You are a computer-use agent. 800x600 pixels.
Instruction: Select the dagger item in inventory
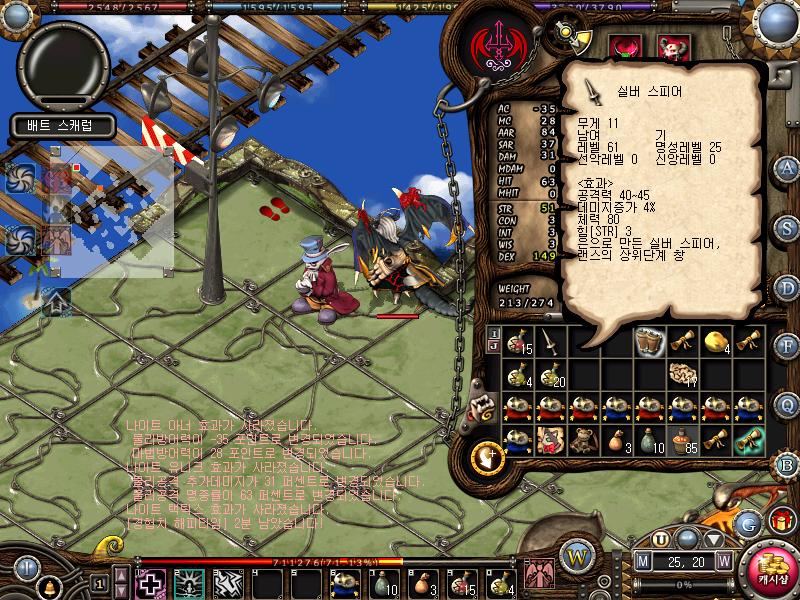[x=551, y=342]
